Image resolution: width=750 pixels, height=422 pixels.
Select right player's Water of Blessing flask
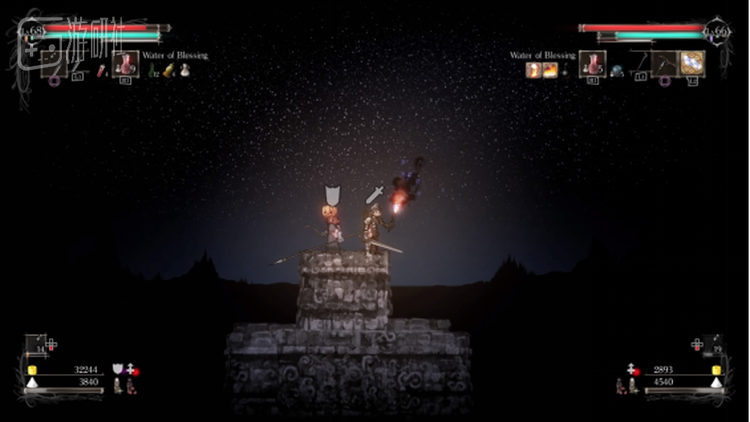tap(592, 64)
